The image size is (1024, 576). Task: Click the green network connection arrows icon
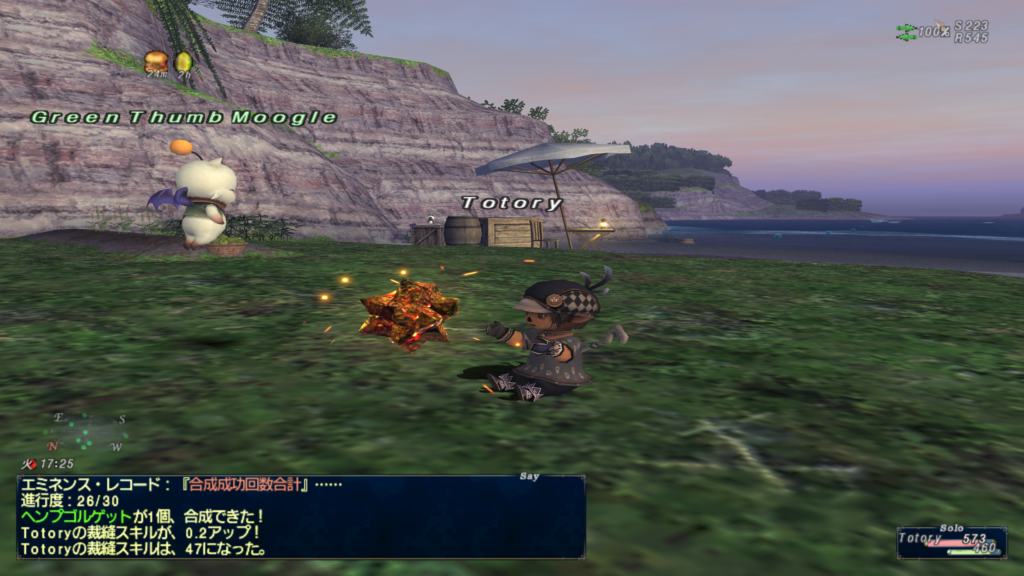click(905, 32)
